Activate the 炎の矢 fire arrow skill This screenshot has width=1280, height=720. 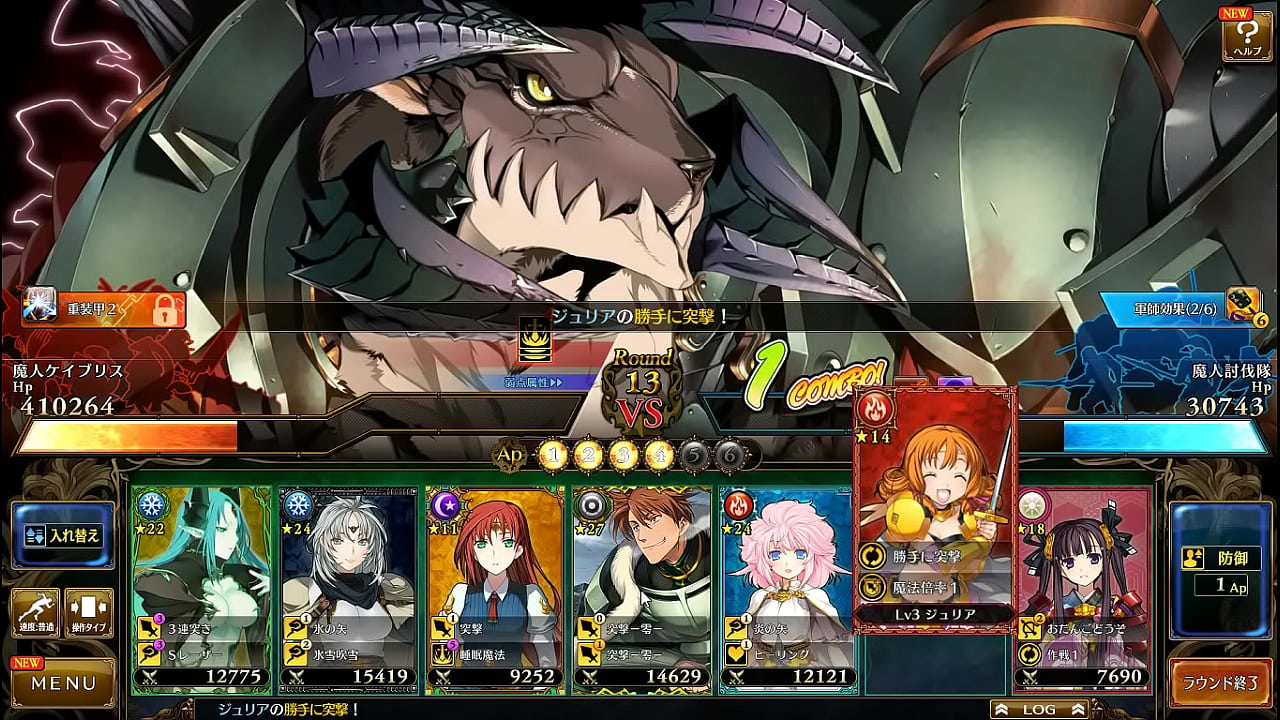pyautogui.click(x=788, y=628)
